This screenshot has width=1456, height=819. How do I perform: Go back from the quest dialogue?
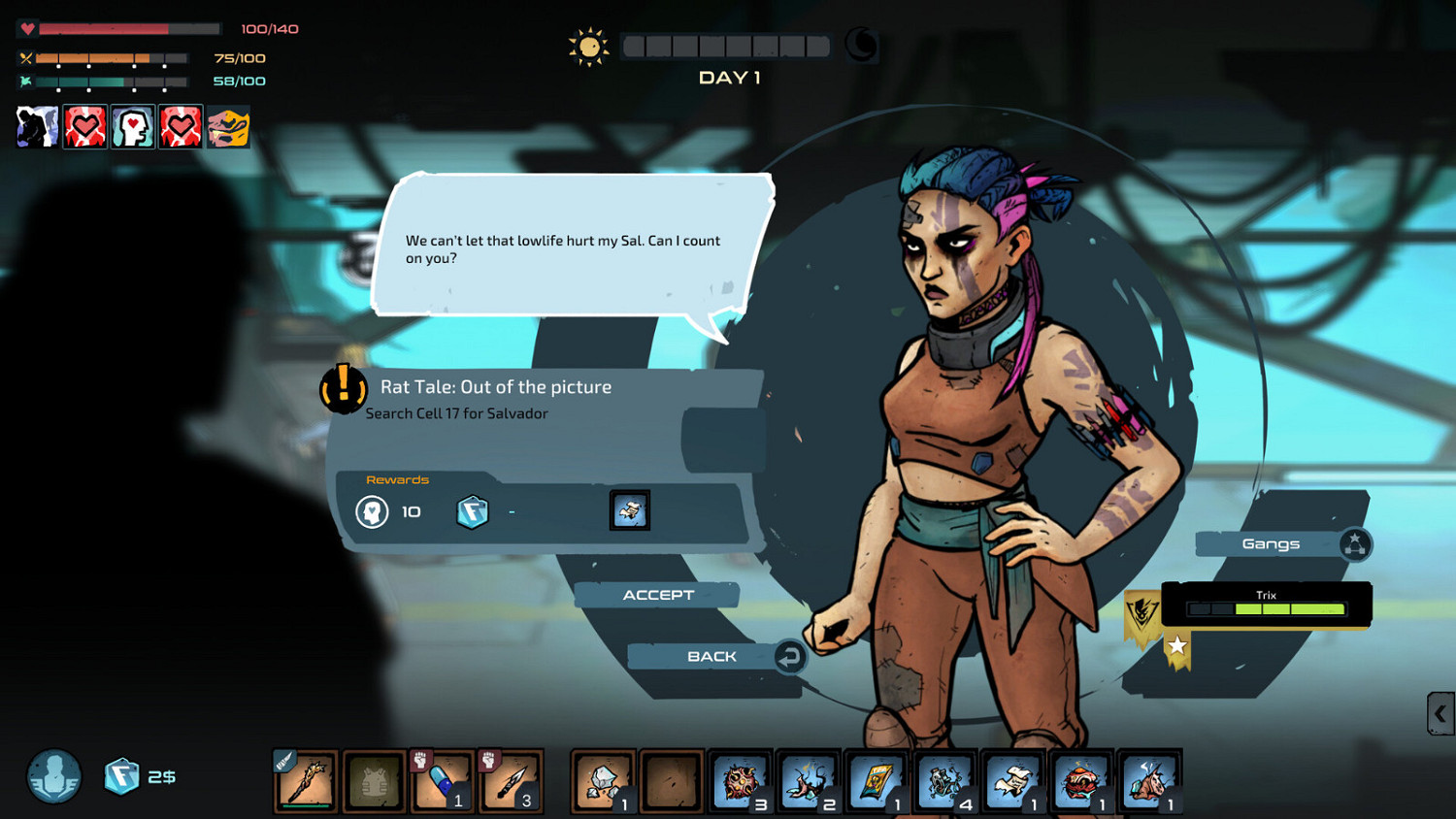coord(712,657)
